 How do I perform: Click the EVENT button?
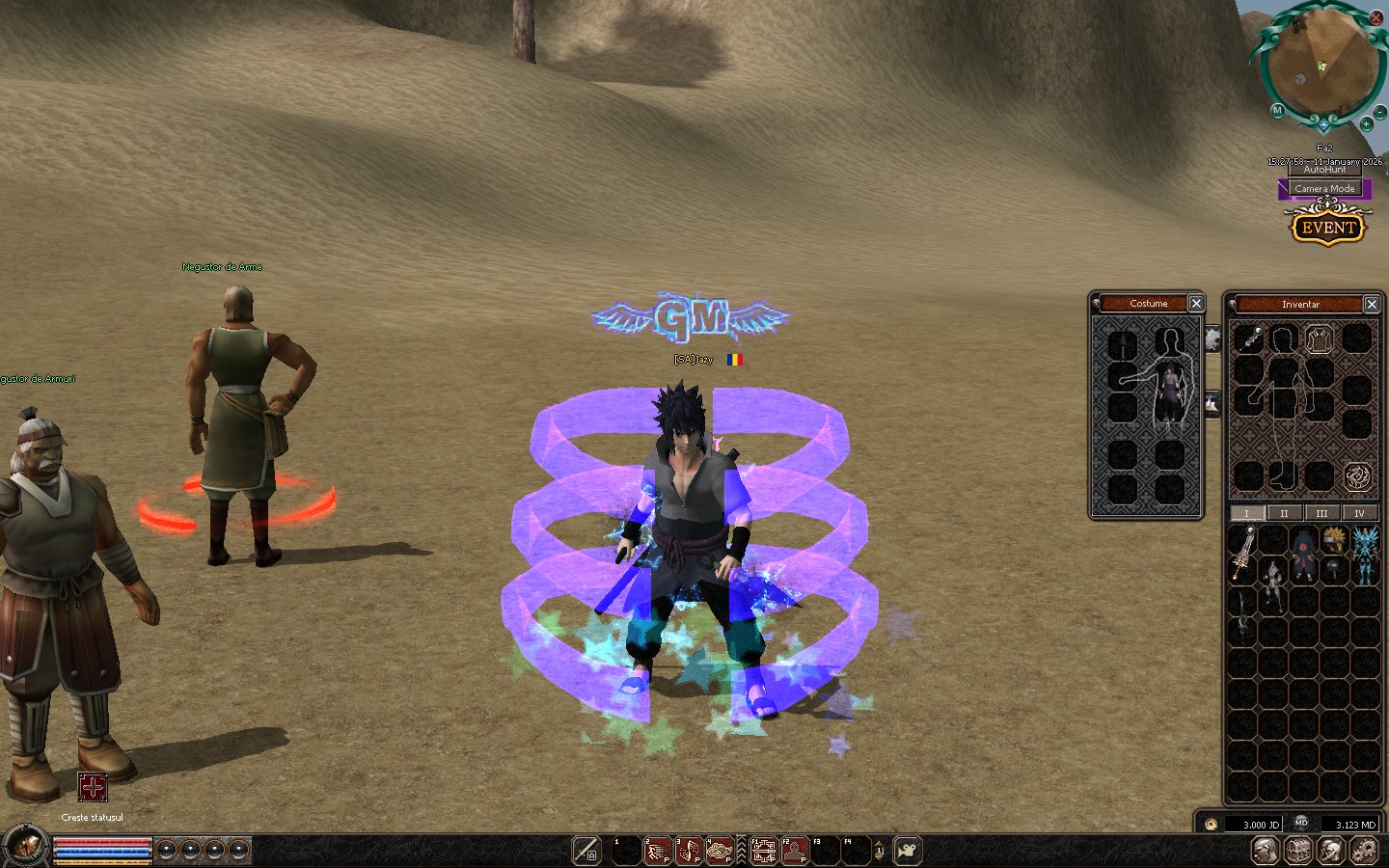(1328, 228)
